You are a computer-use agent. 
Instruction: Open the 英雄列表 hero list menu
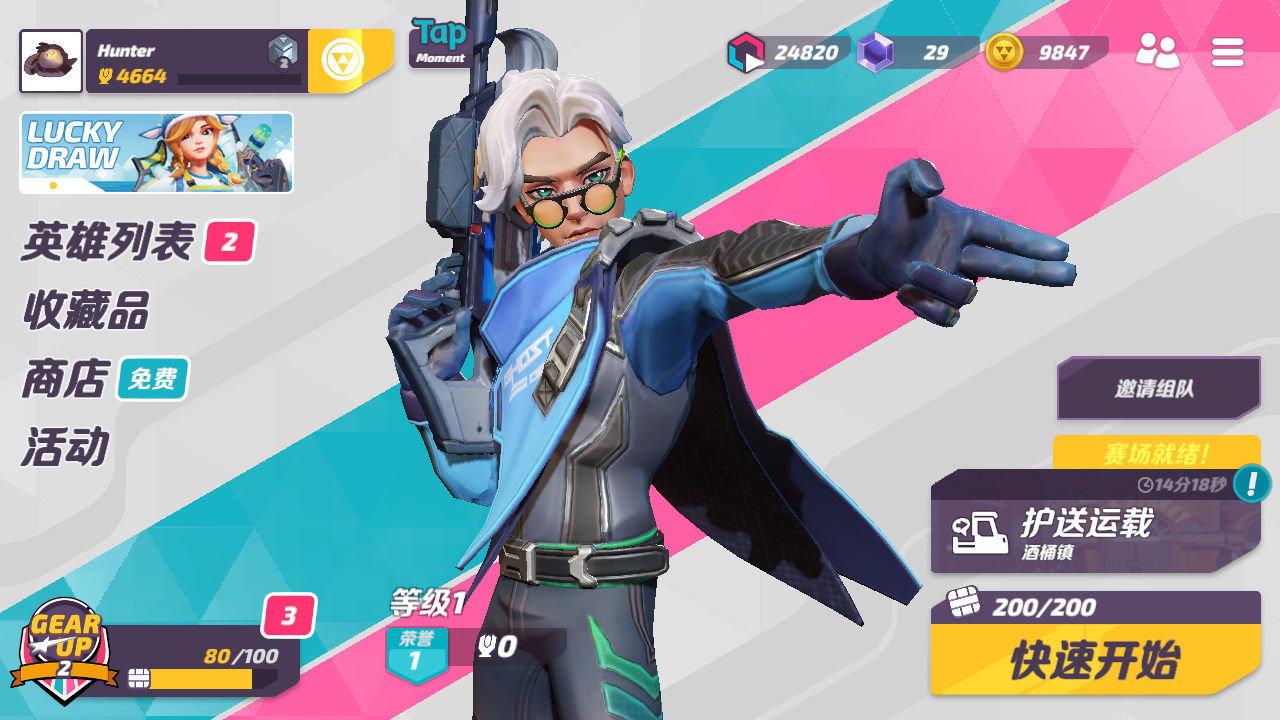coord(108,242)
